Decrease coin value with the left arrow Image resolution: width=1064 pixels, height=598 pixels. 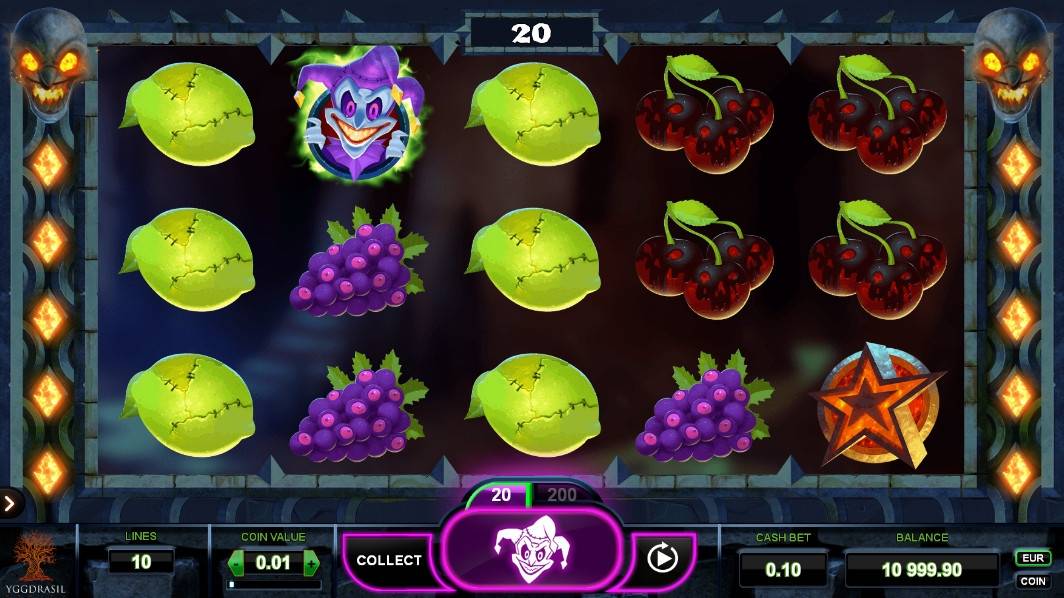pos(237,563)
